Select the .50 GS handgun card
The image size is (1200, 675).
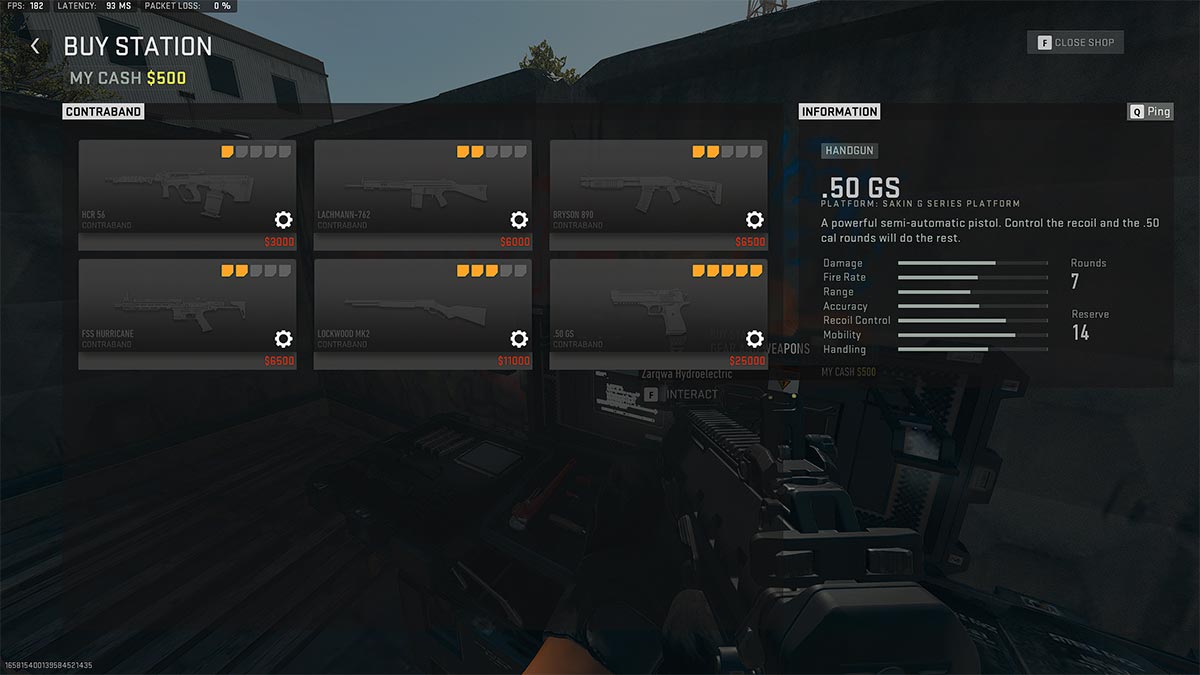(x=642, y=310)
